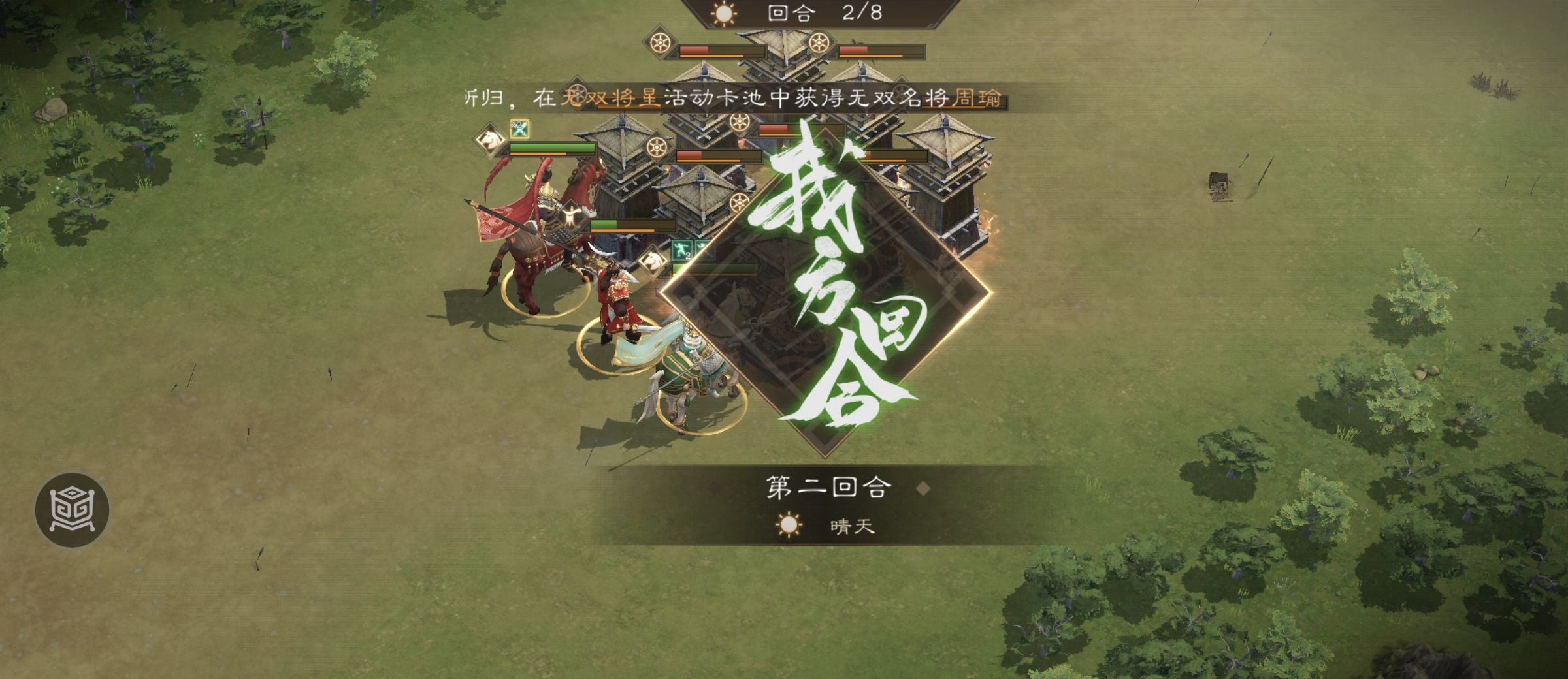This screenshot has height=679, width=1568.
Task: Click the orange 无双将星 event text
Action: 608,97
